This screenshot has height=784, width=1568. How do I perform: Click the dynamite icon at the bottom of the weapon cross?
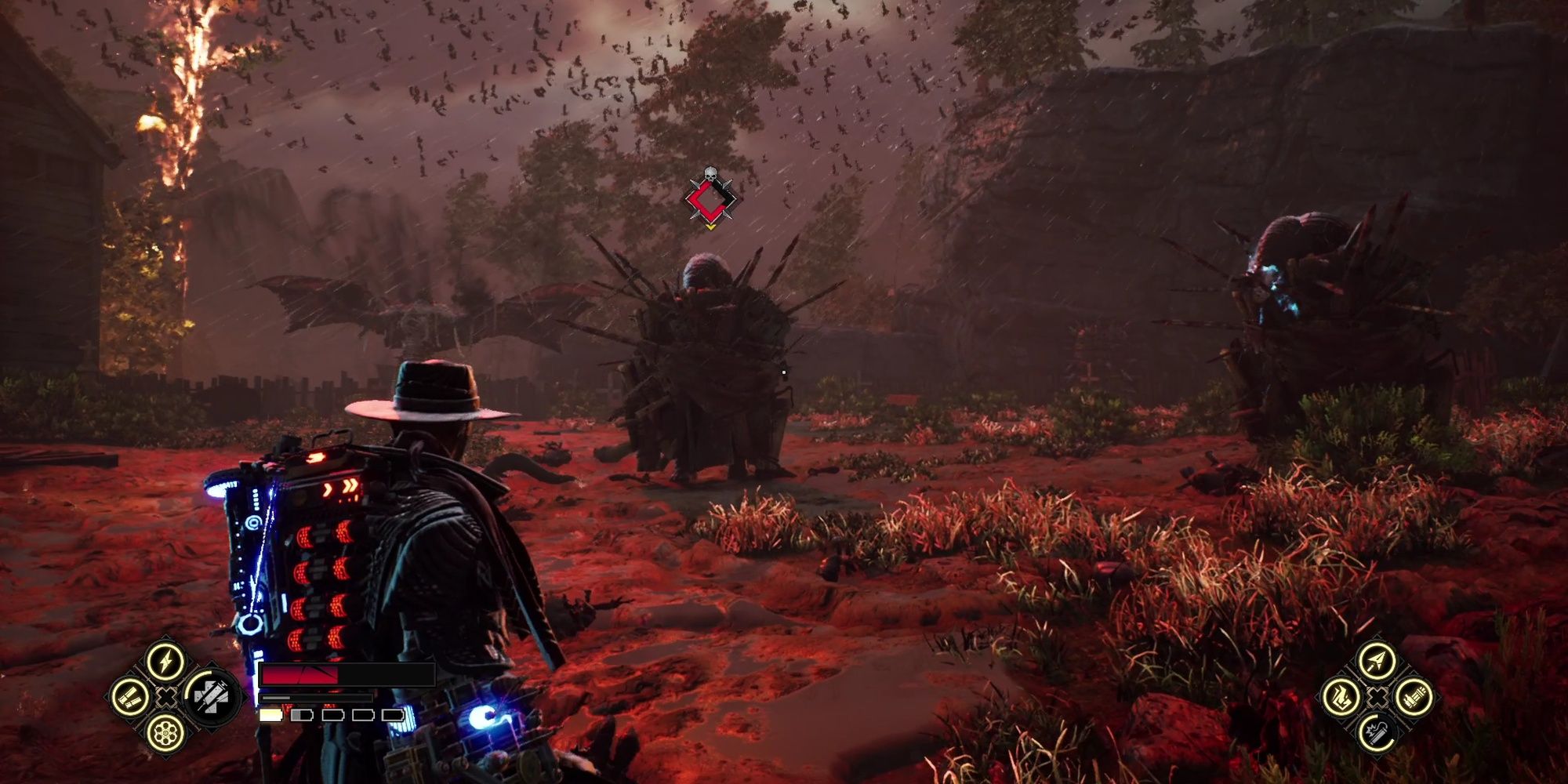click(x=1376, y=733)
